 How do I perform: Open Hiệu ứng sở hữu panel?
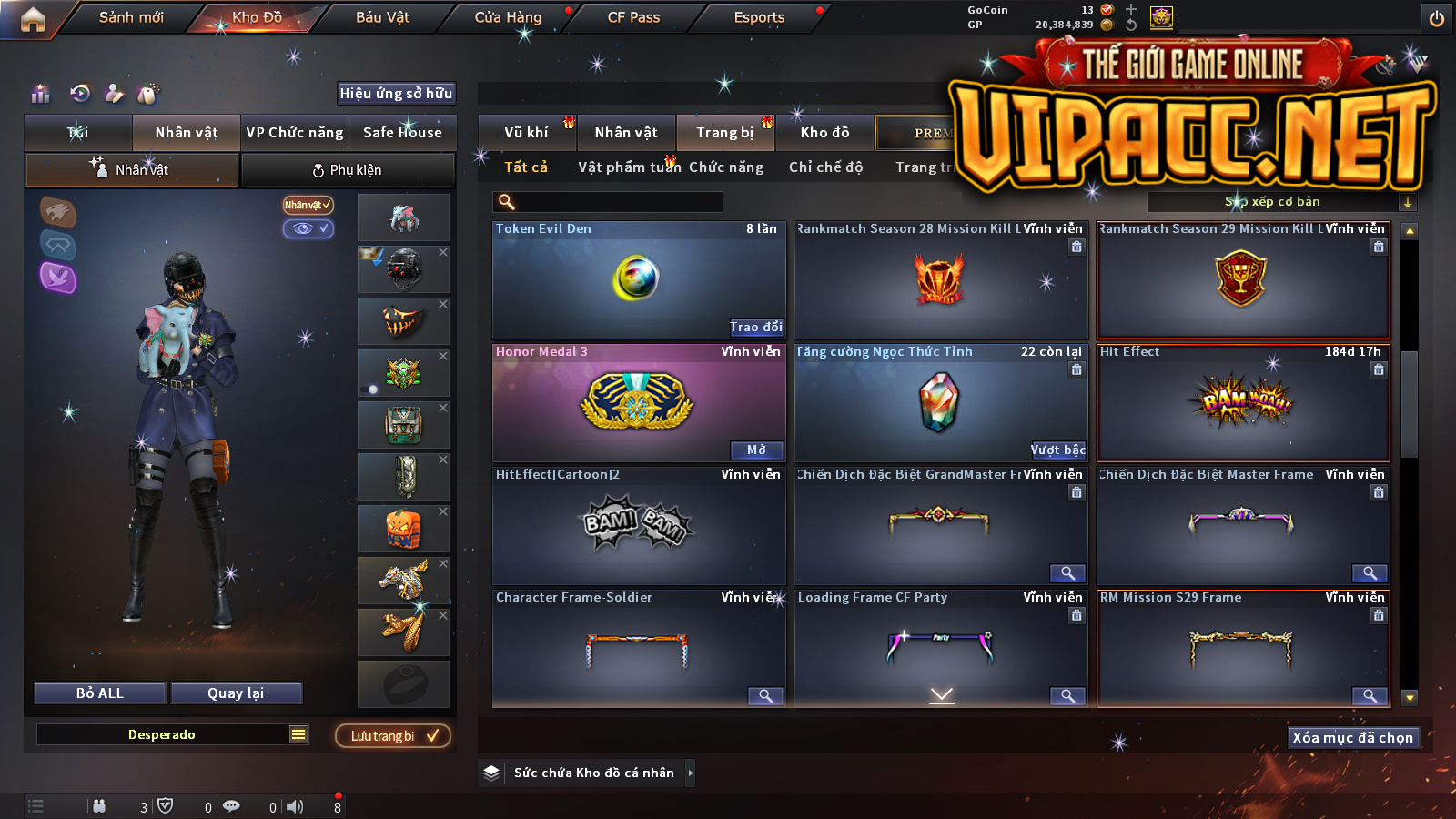pyautogui.click(x=396, y=93)
